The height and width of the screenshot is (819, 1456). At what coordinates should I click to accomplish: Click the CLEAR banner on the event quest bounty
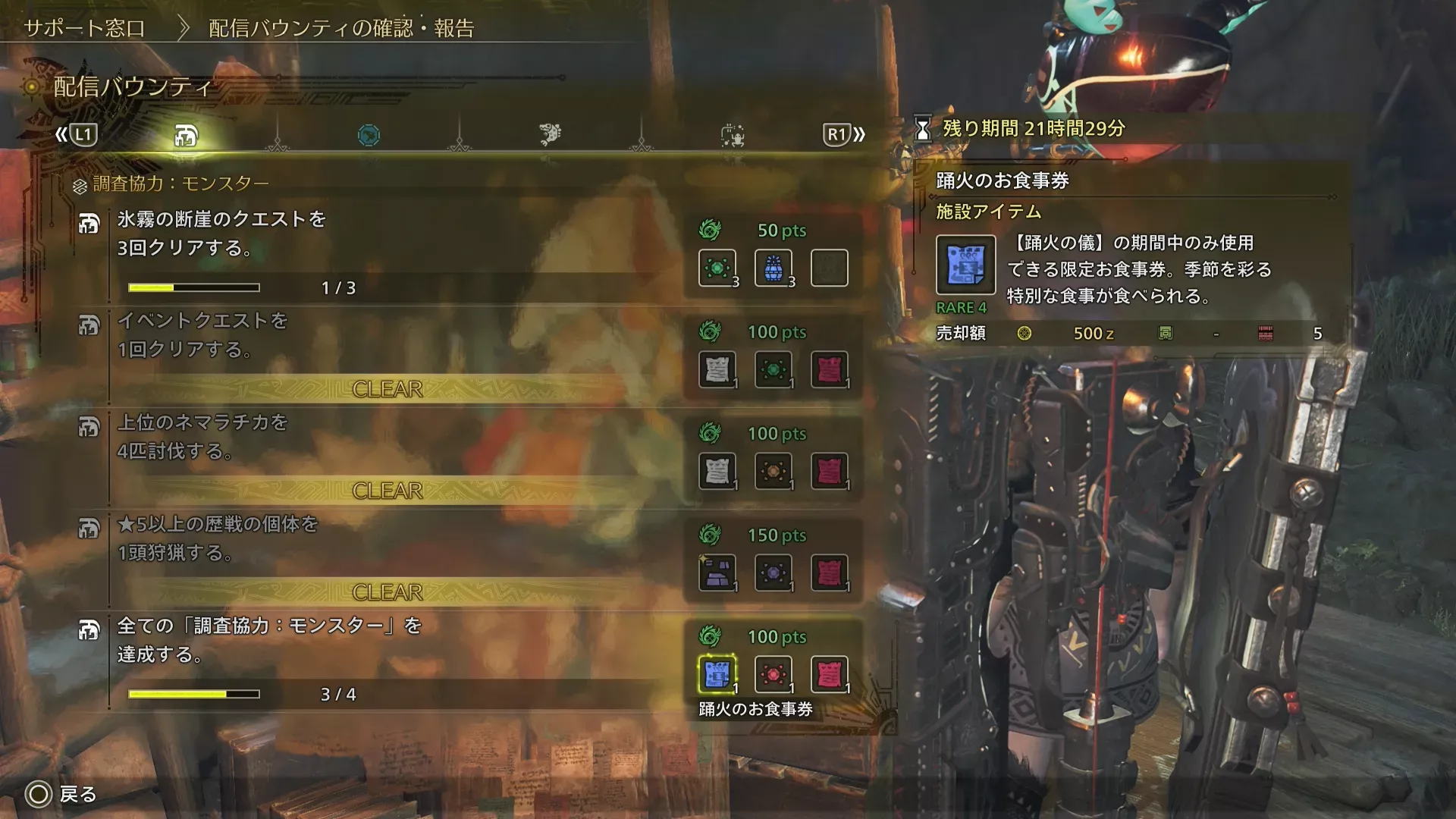387,389
